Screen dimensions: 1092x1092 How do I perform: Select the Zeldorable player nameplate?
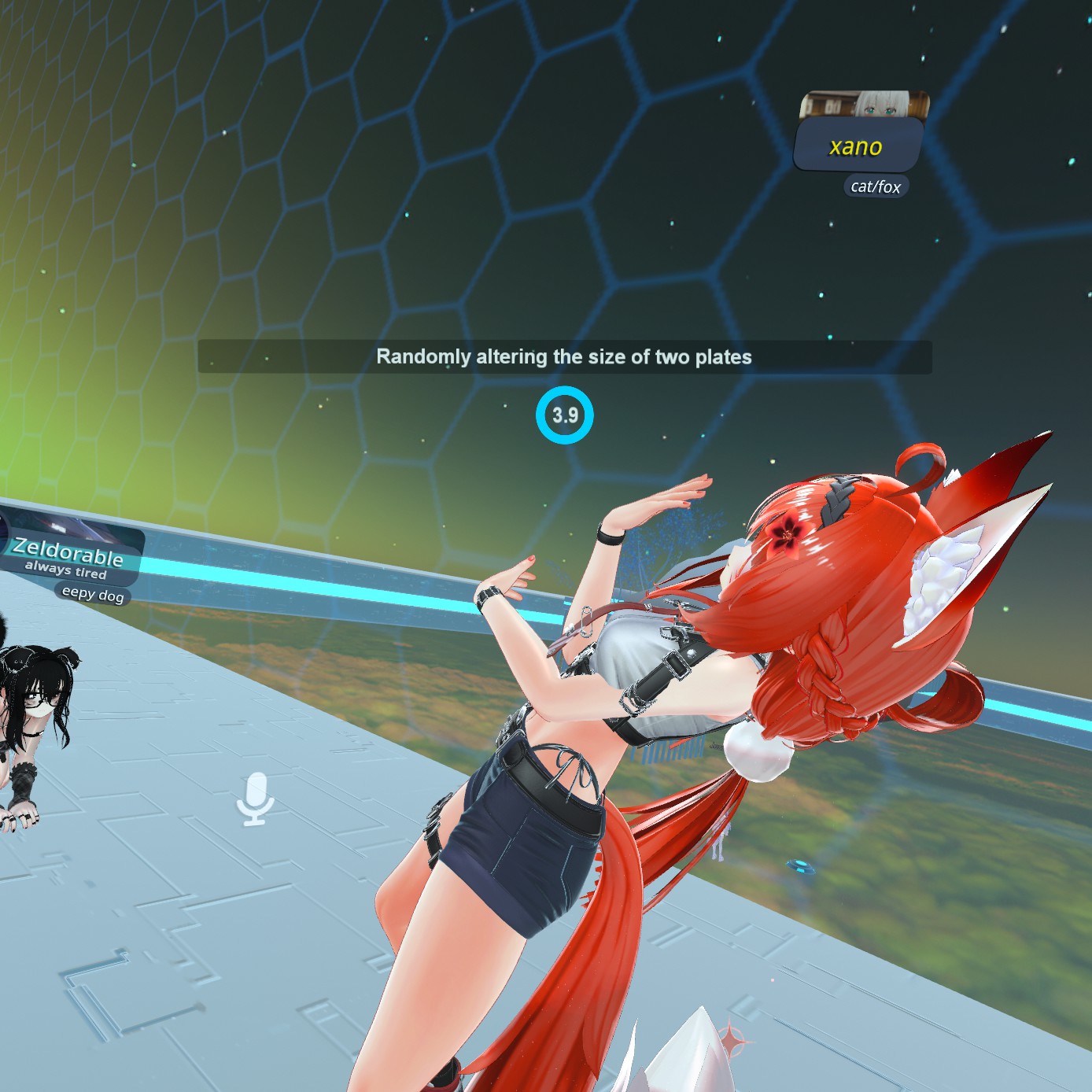pos(69,552)
